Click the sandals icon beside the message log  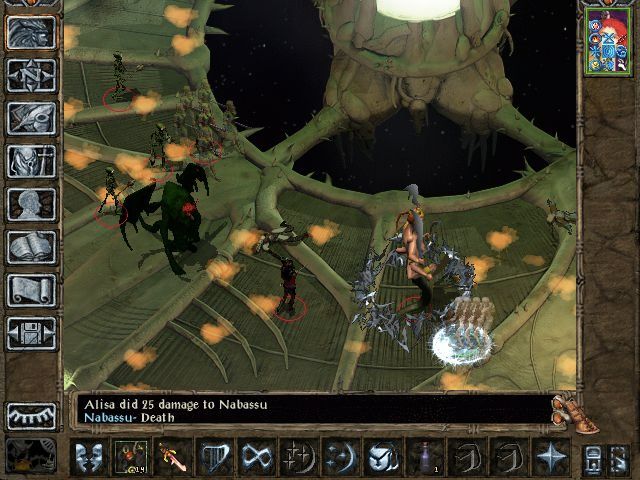click(567, 410)
